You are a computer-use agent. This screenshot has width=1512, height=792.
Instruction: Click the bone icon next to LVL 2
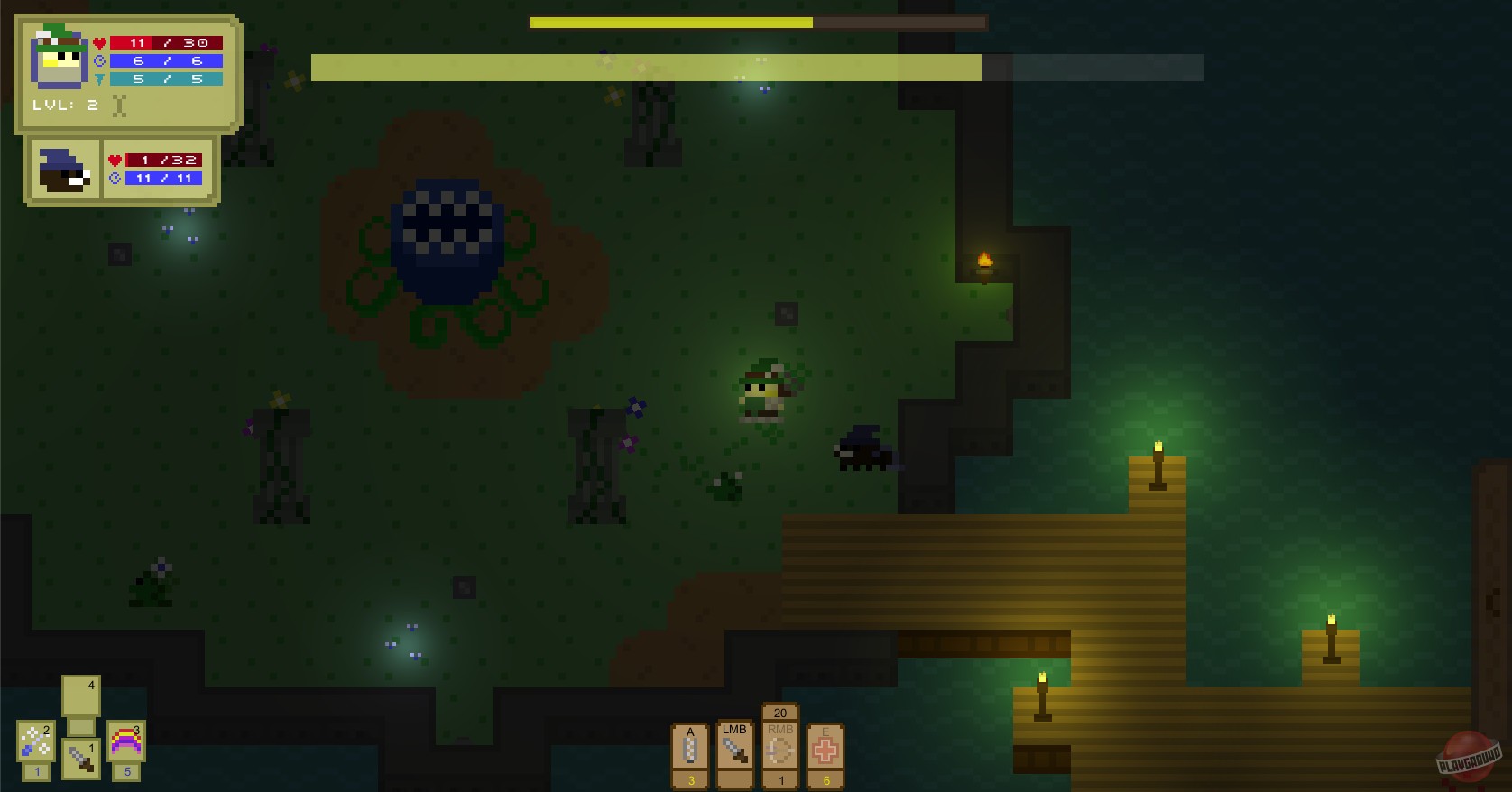click(x=117, y=106)
